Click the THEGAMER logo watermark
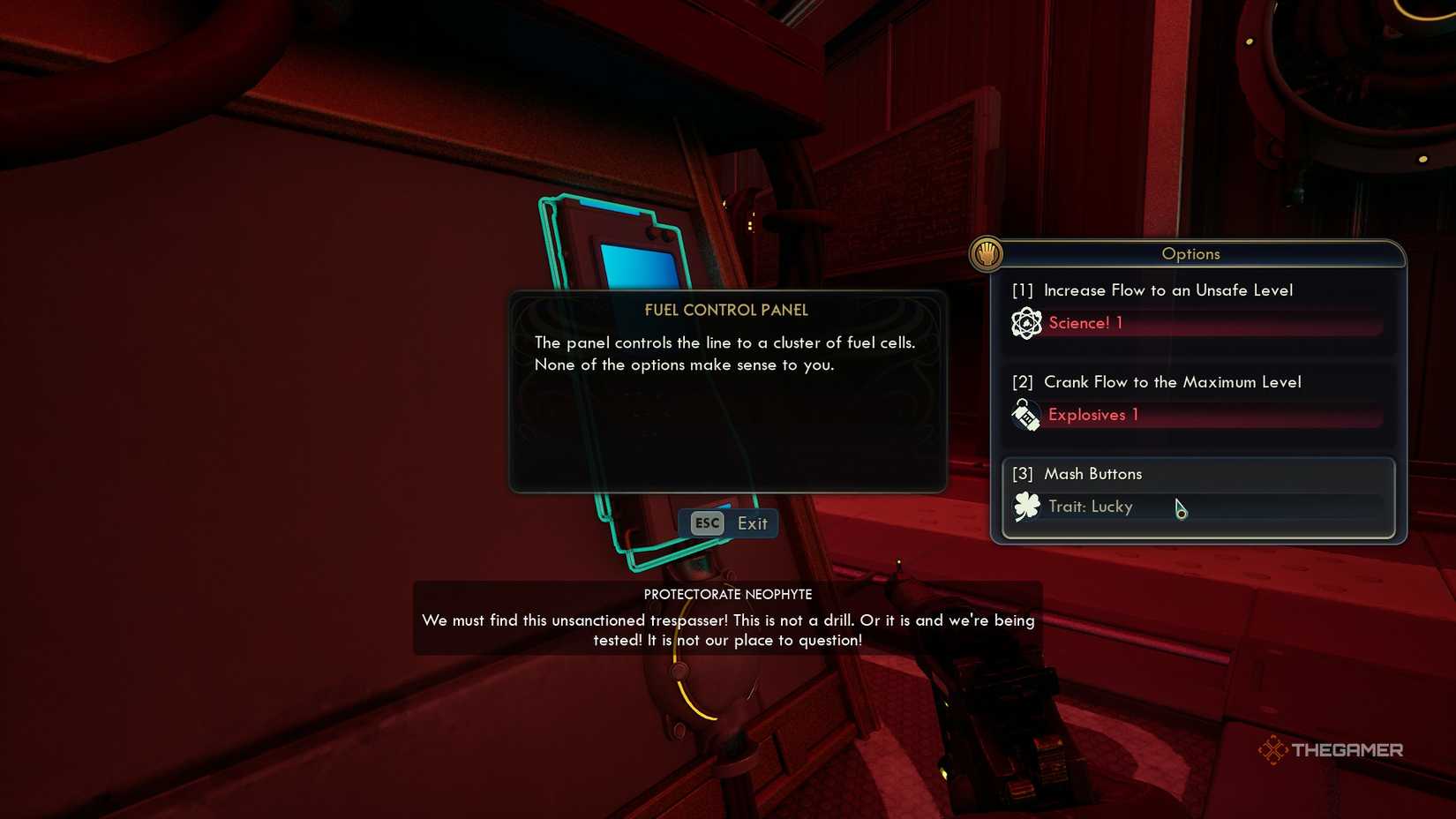The image size is (1456, 819). point(1332,750)
